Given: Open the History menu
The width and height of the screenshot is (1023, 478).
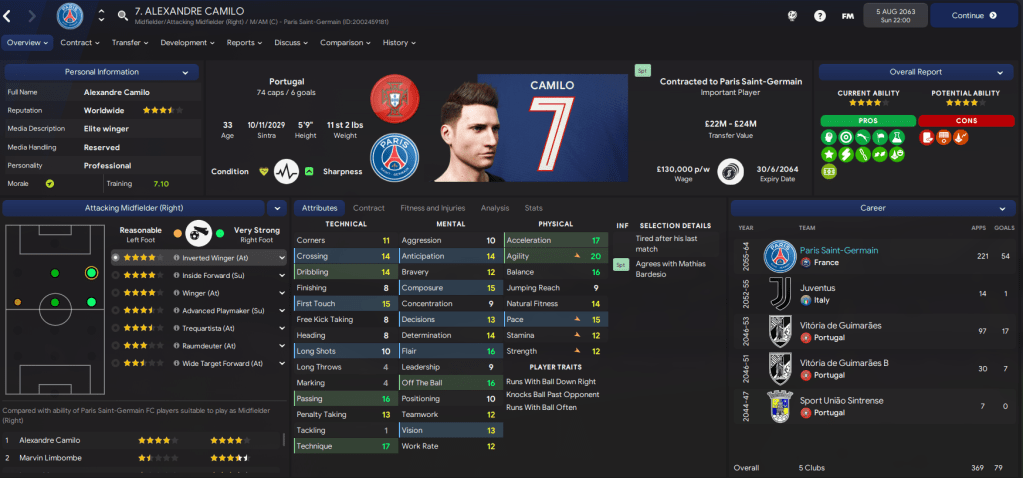Looking at the screenshot, I should click(399, 43).
